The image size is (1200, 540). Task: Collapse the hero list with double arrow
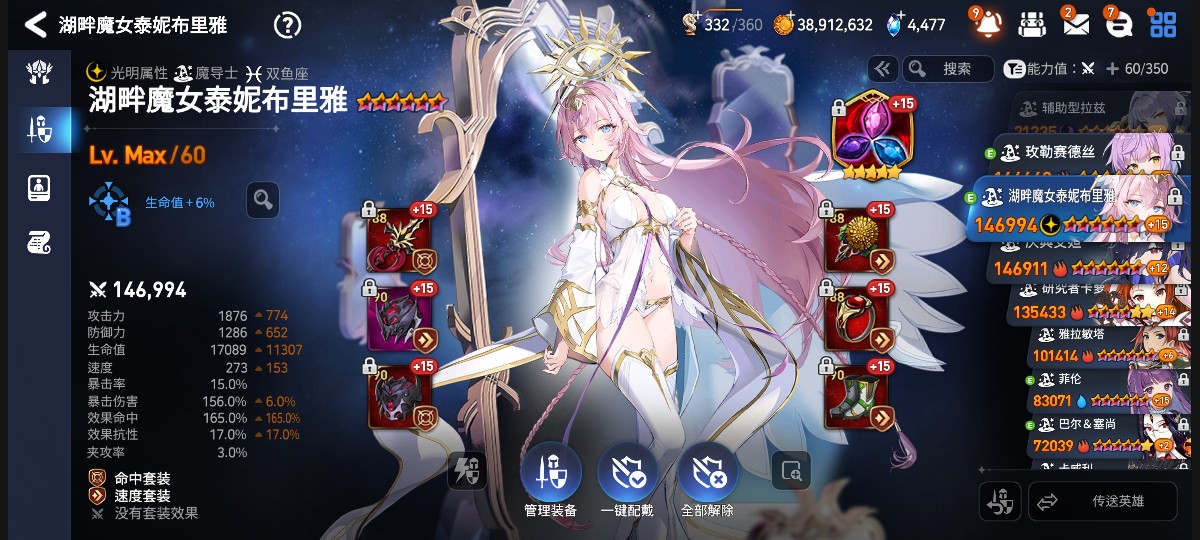tap(882, 68)
